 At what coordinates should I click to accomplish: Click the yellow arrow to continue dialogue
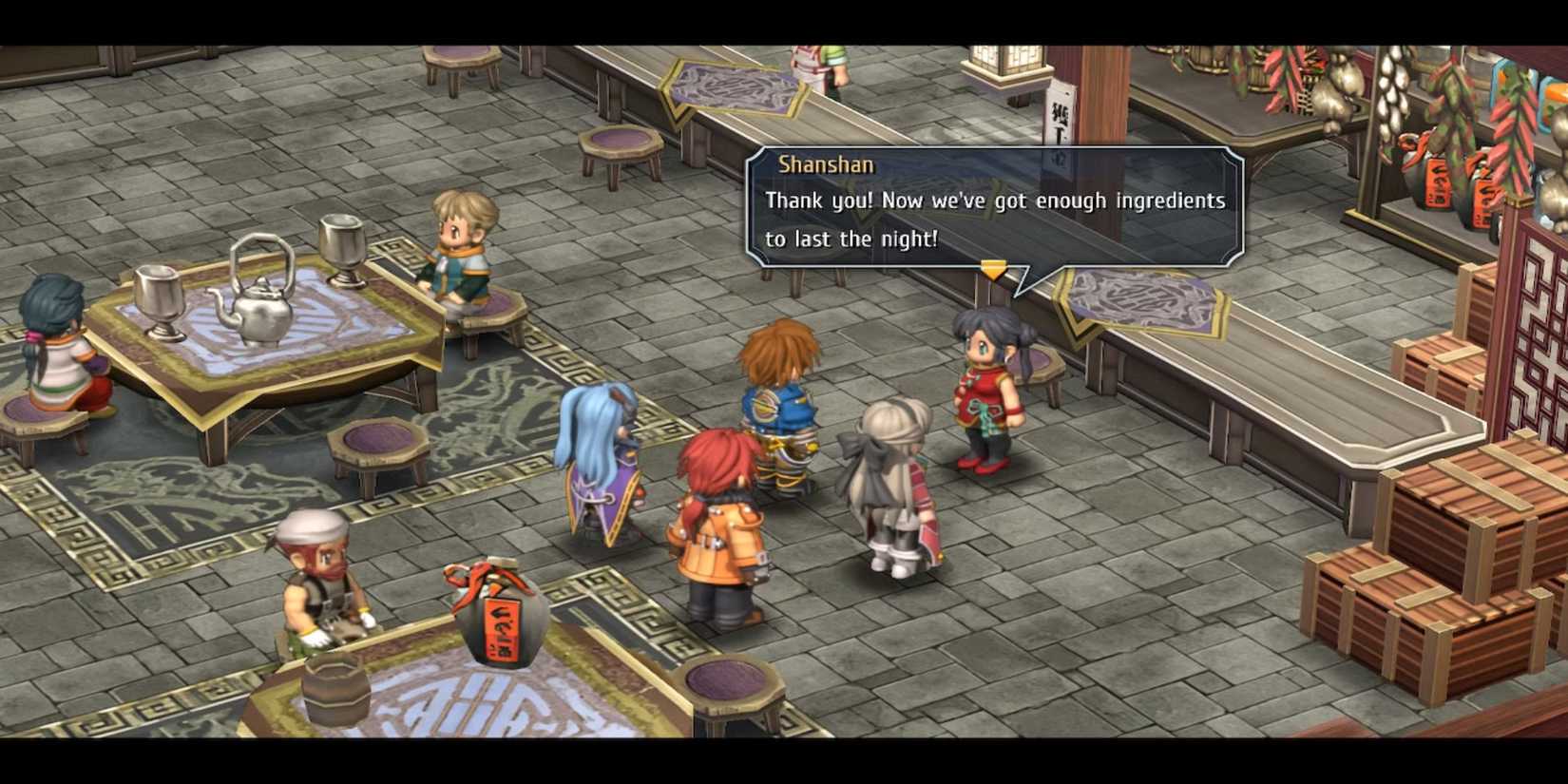[x=993, y=271]
